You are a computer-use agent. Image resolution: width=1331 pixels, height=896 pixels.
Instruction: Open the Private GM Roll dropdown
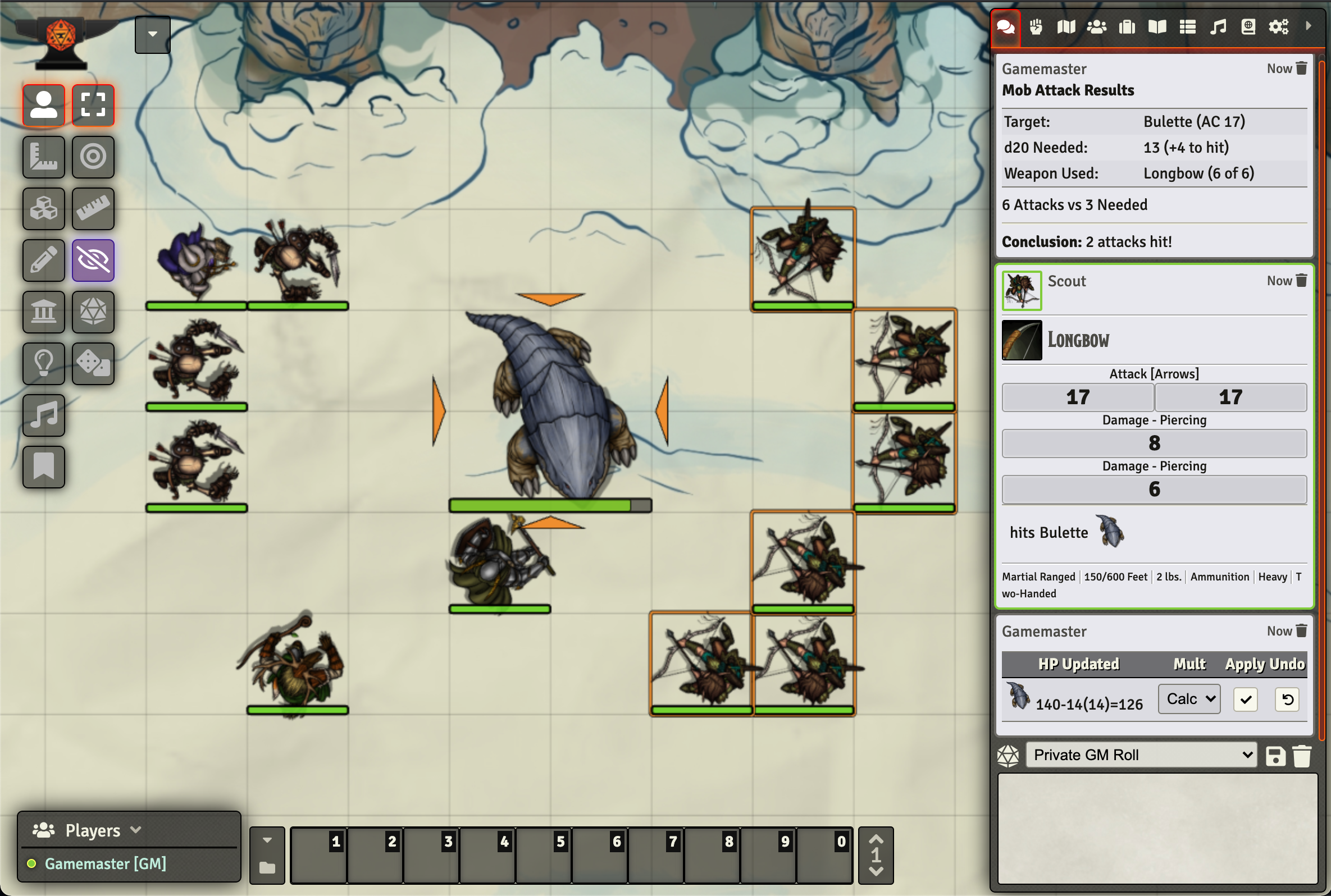1140,755
